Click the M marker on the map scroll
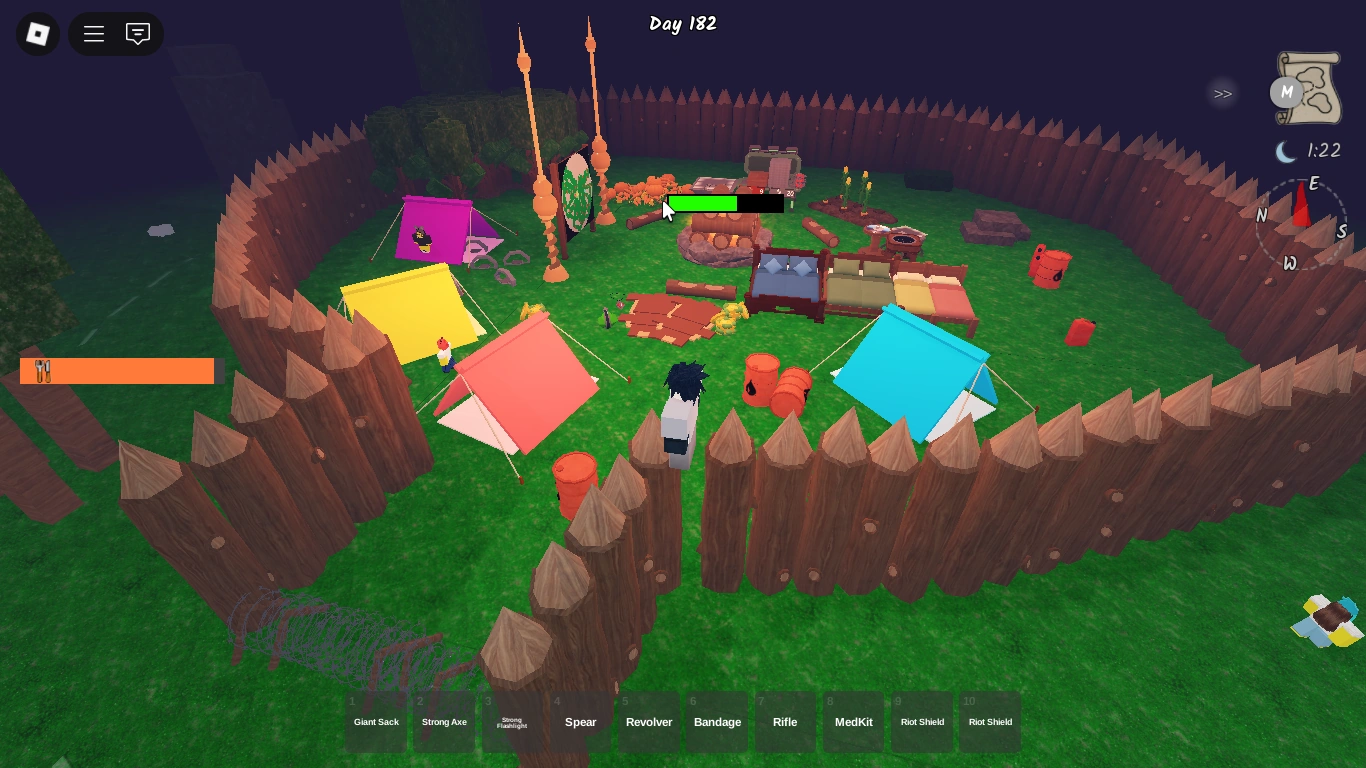 [x=1286, y=93]
